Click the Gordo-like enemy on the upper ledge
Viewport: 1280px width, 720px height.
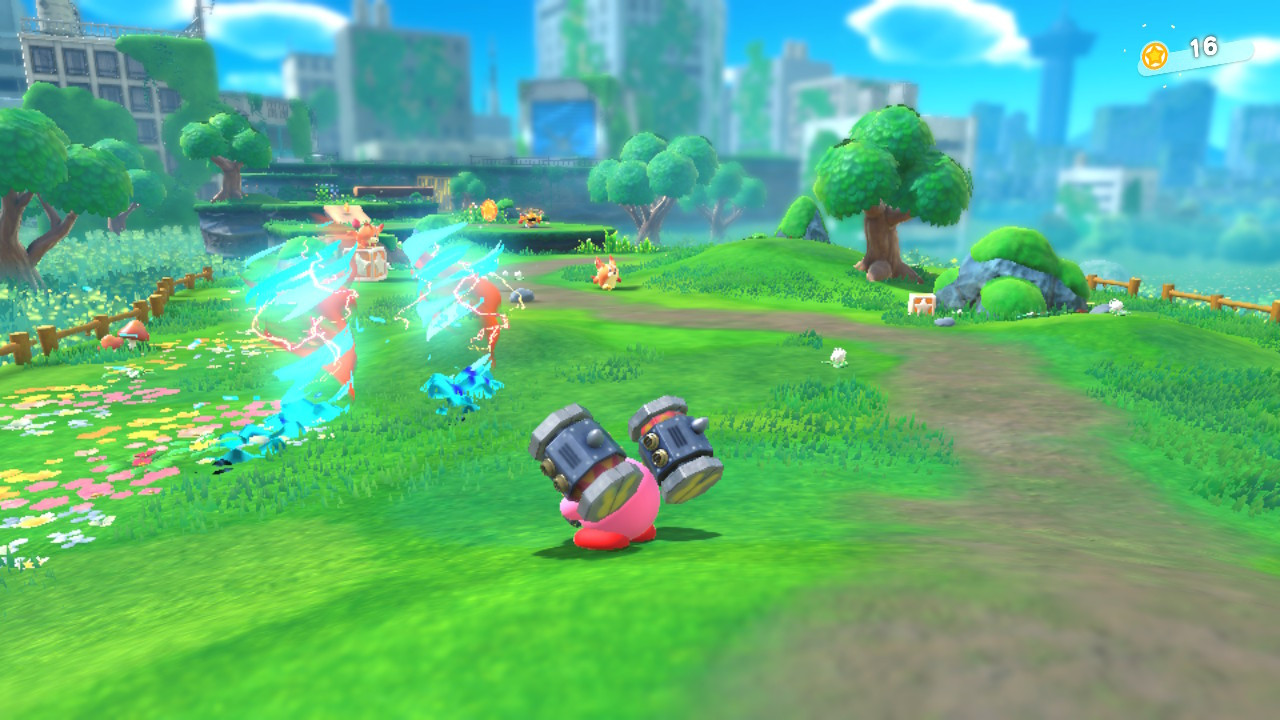click(x=531, y=216)
